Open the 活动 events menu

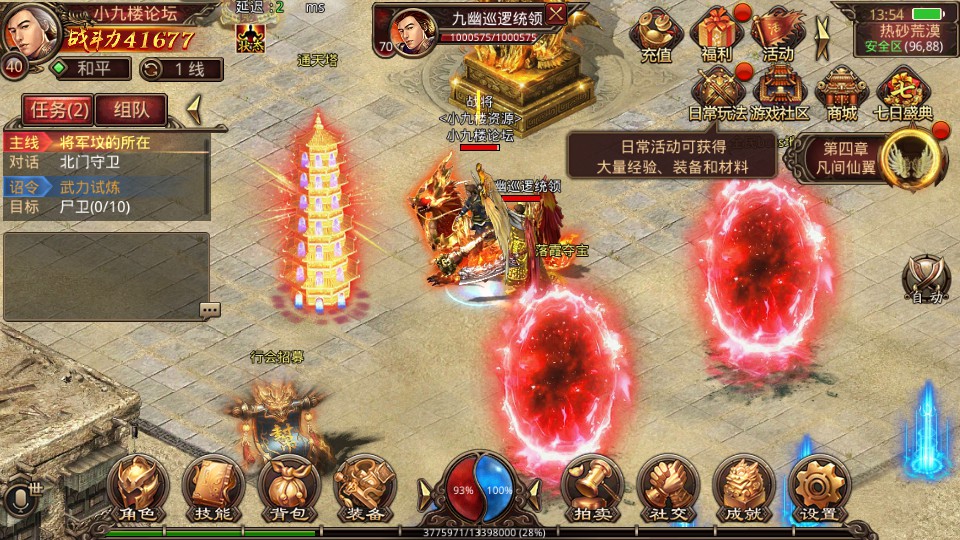[x=778, y=36]
